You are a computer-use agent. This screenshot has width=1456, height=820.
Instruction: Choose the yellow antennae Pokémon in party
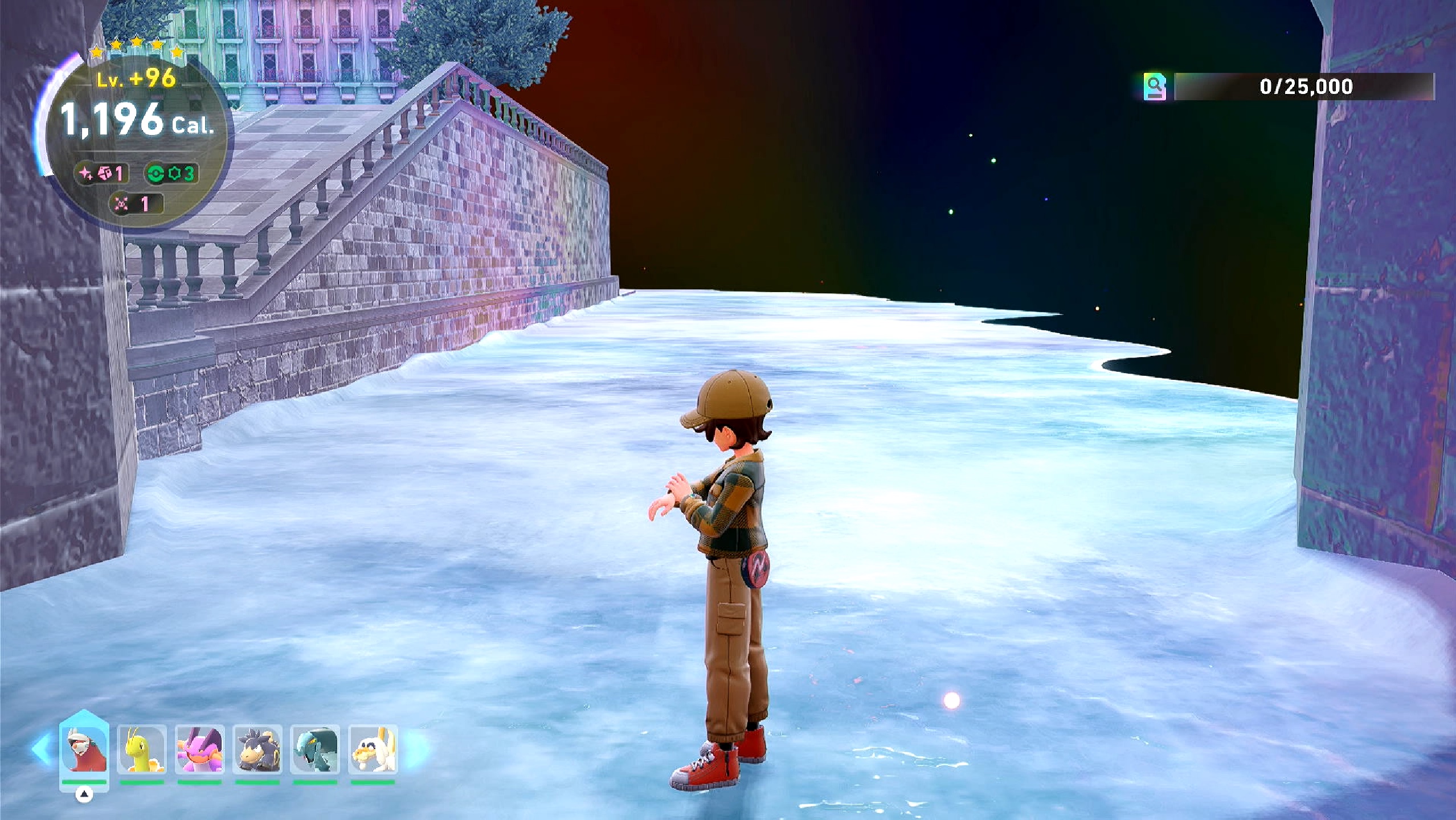click(x=142, y=750)
